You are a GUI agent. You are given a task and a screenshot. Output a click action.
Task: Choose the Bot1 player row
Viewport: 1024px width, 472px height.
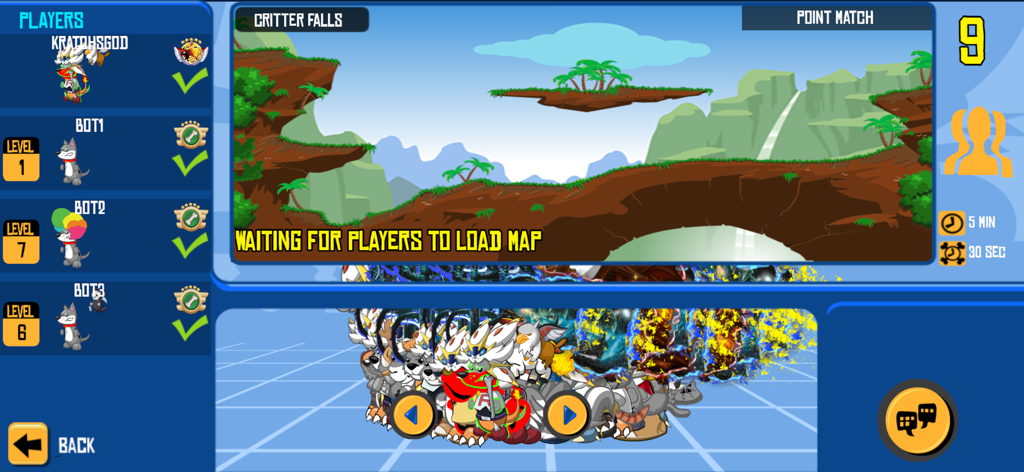pos(105,152)
